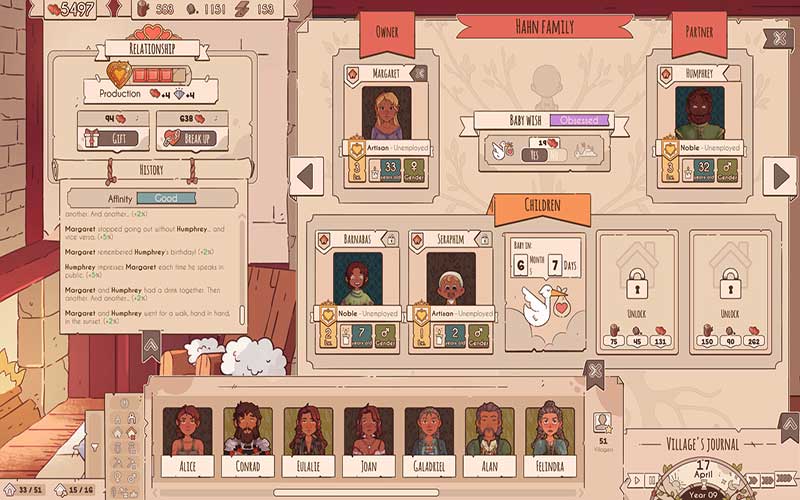Go to the previous family with left arrow

point(308,176)
